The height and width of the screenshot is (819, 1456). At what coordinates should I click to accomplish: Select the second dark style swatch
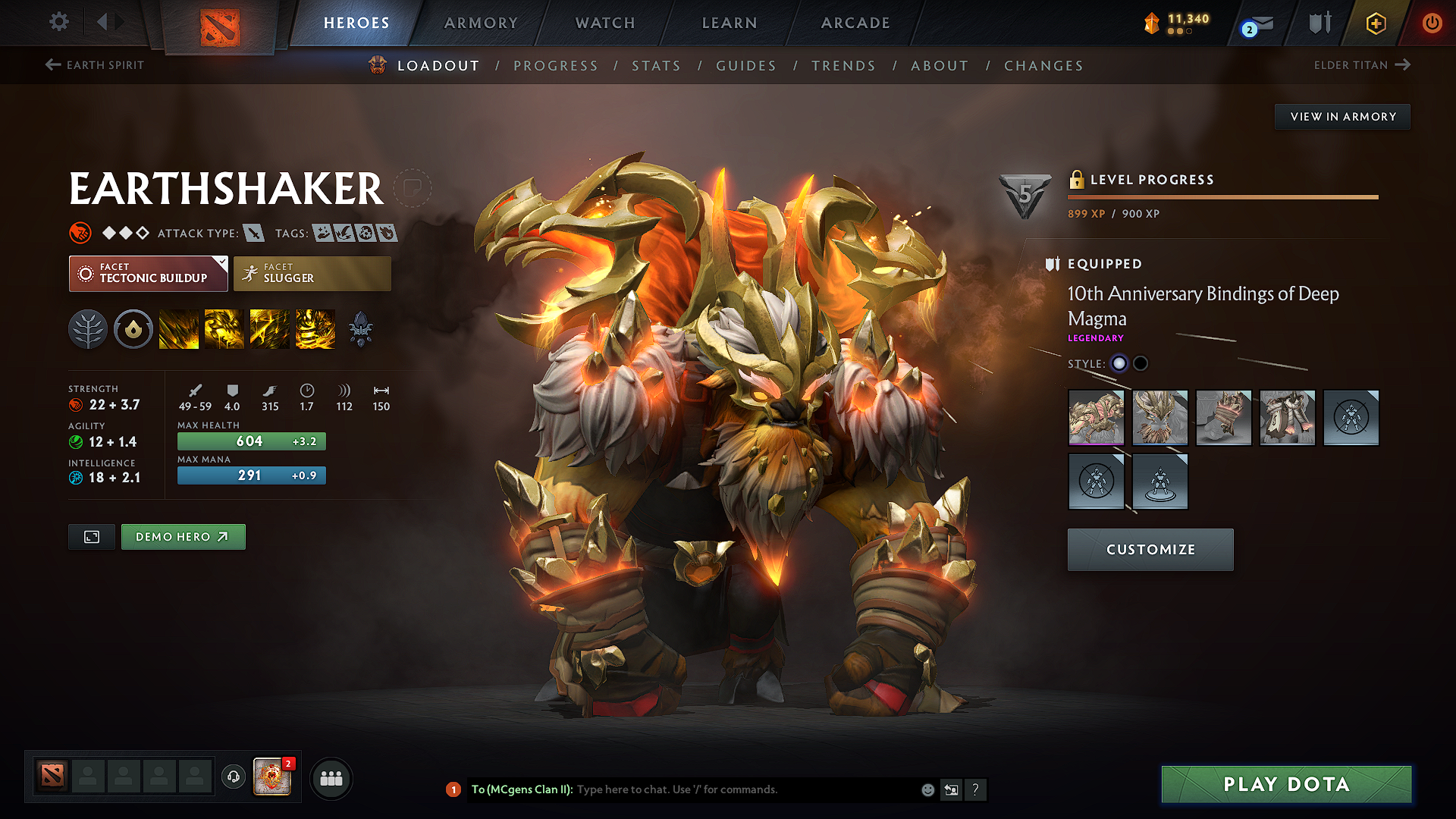click(x=1141, y=363)
